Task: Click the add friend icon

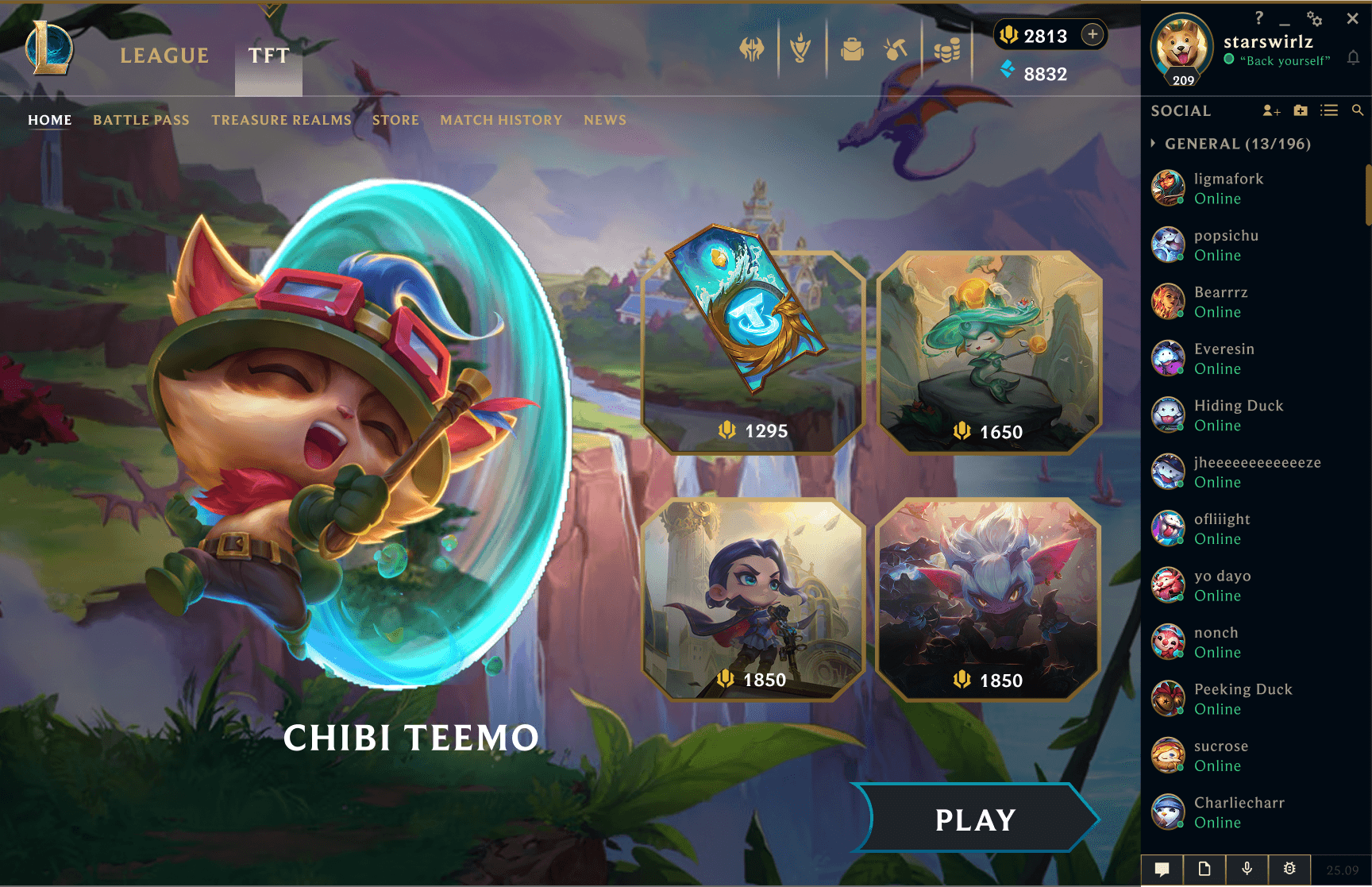Action: click(x=1270, y=111)
